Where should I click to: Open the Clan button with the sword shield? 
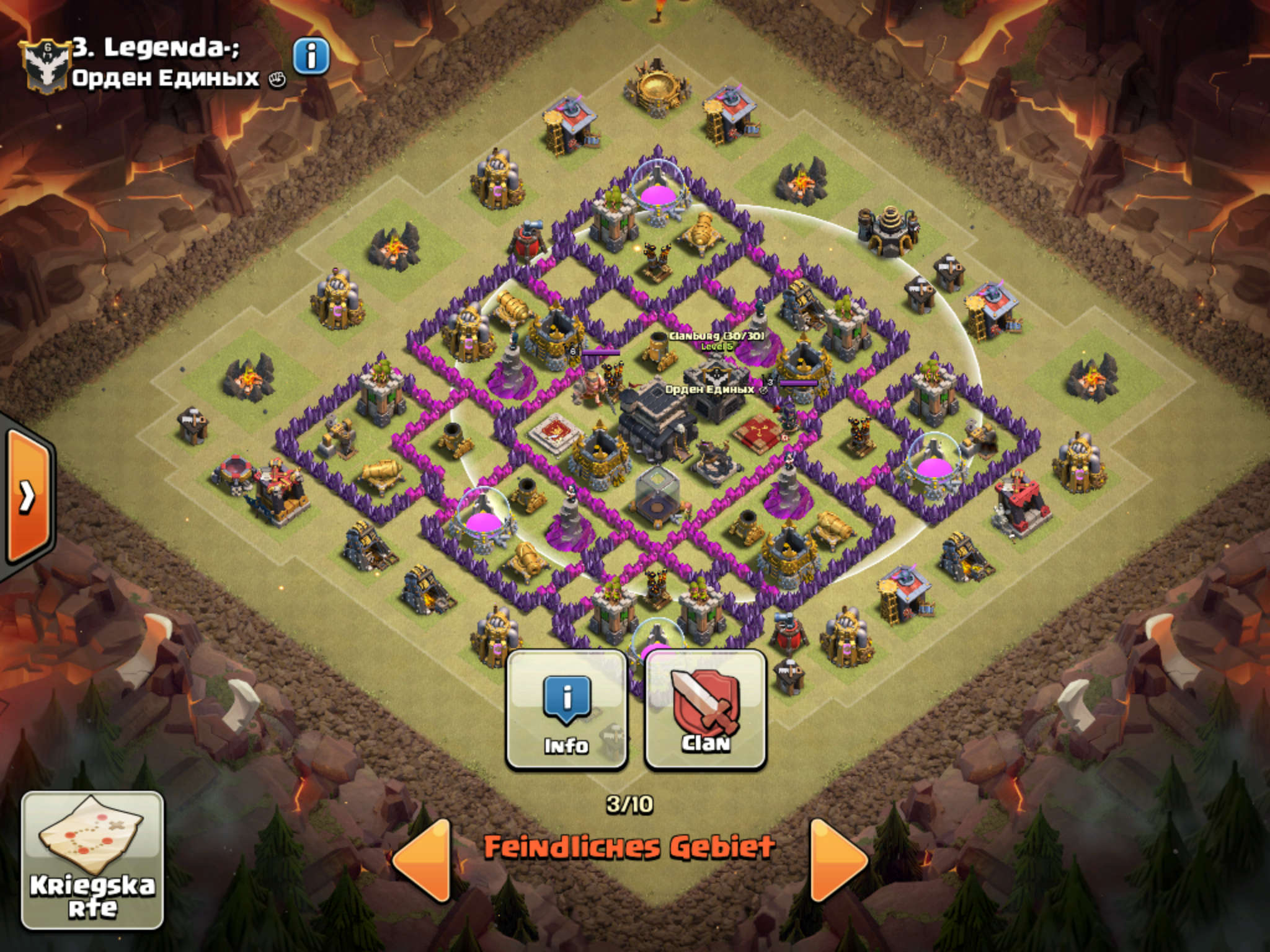706,710
